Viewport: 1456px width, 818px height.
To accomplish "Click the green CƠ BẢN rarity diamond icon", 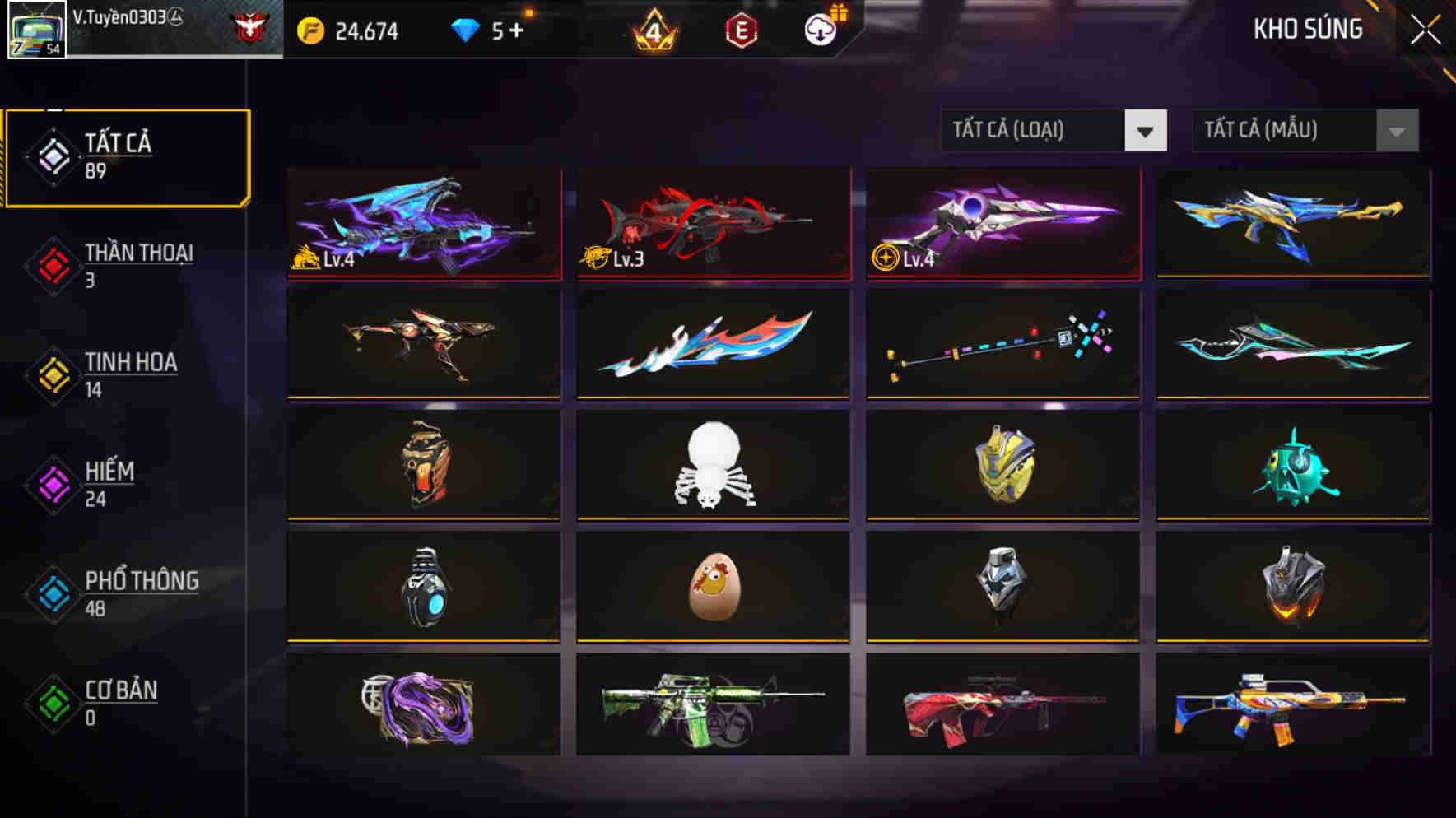I will tap(51, 703).
